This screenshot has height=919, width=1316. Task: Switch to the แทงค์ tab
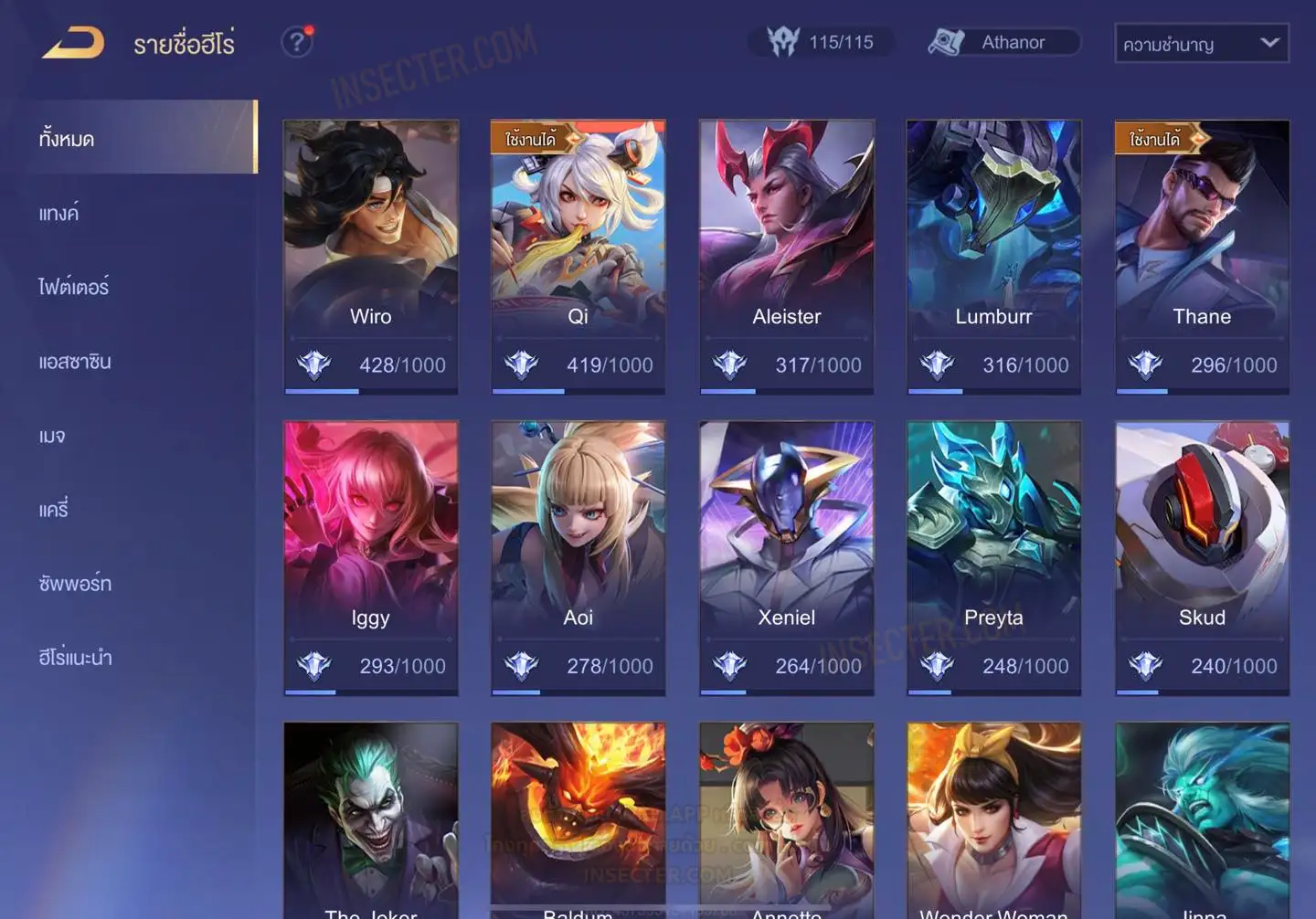coord(60,213)
